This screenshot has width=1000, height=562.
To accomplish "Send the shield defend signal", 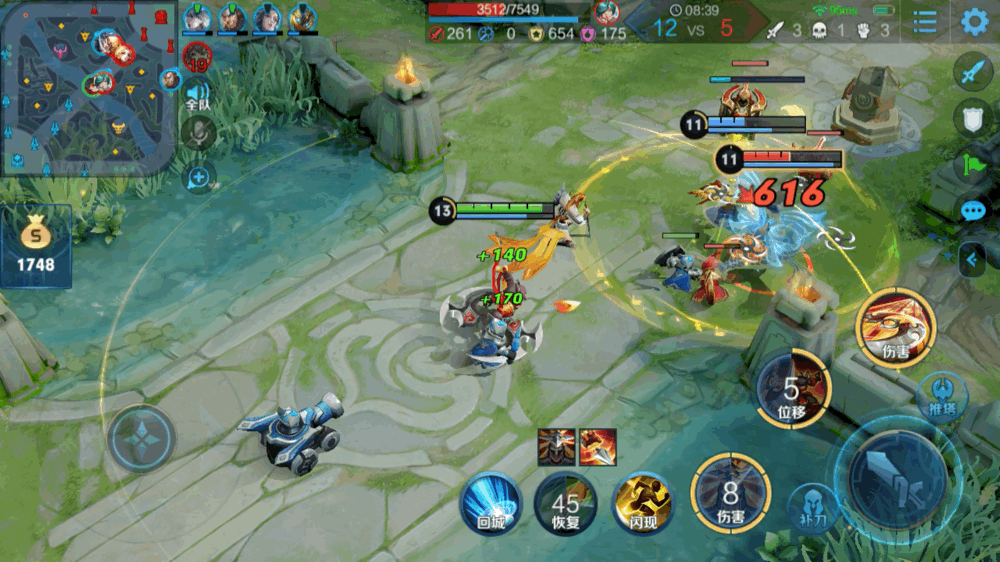I will click(972, 119).
